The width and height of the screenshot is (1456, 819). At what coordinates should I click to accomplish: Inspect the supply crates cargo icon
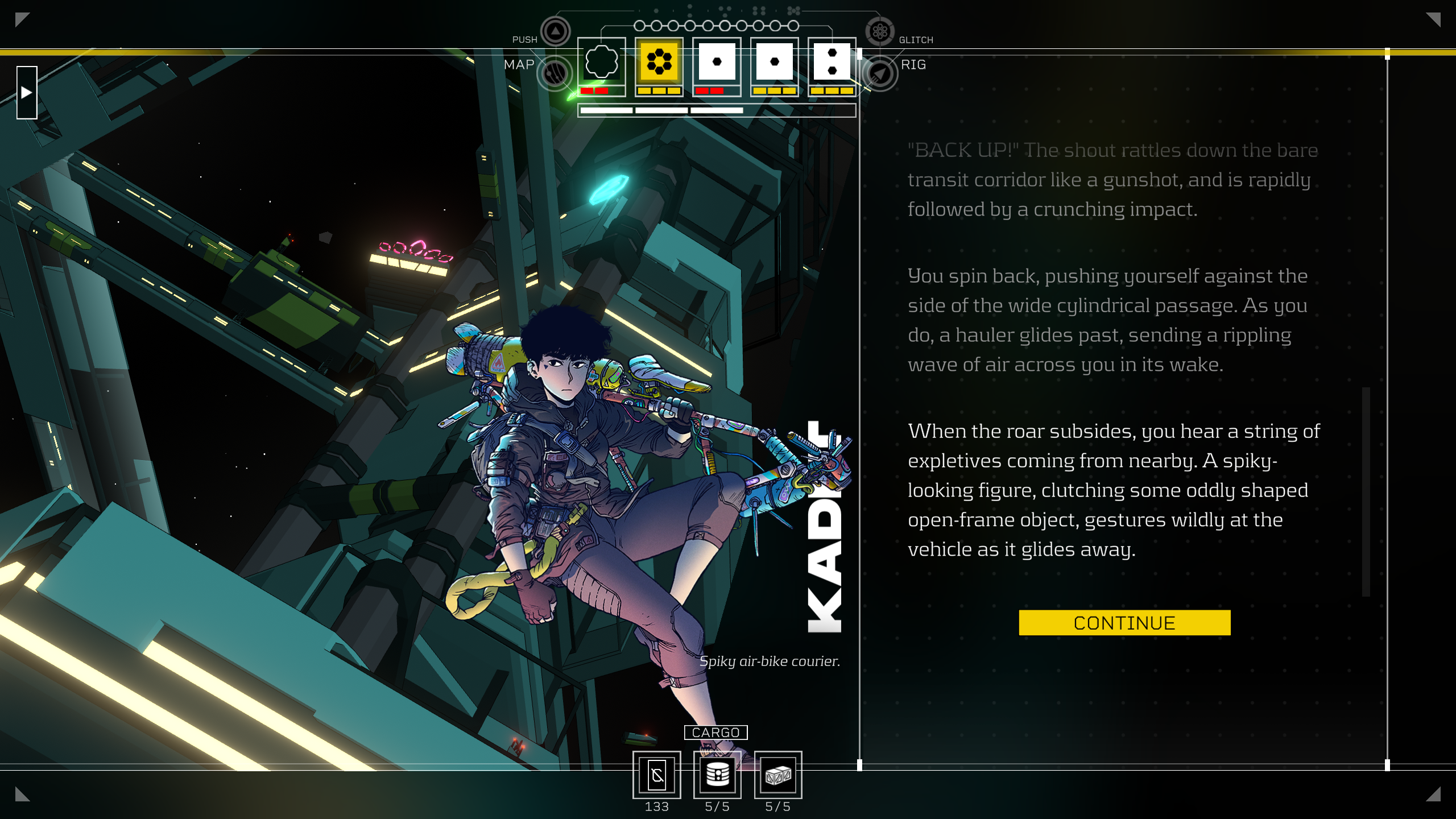[x=777, y=775]
